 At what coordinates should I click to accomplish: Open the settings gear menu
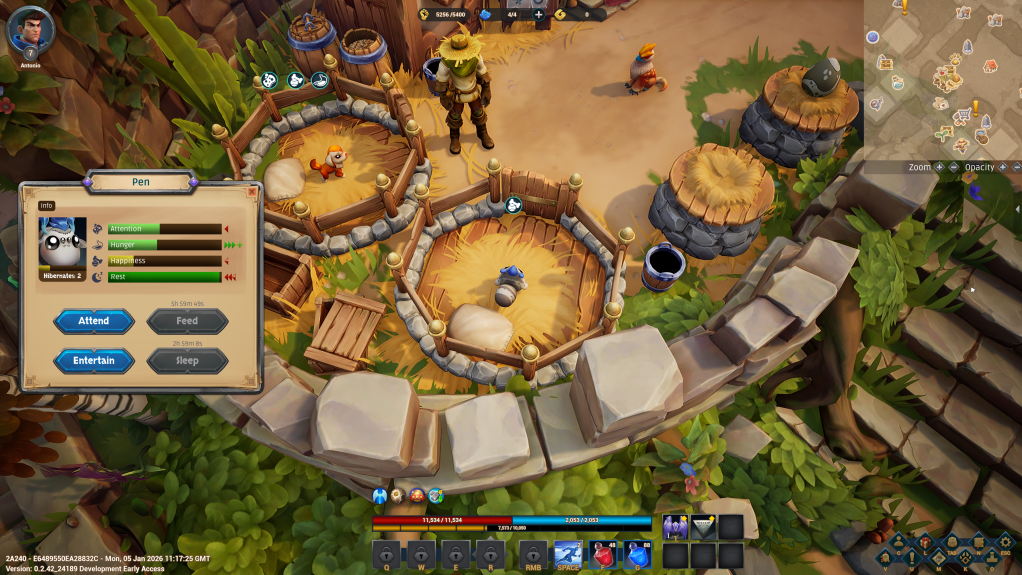coord(1006,541)
